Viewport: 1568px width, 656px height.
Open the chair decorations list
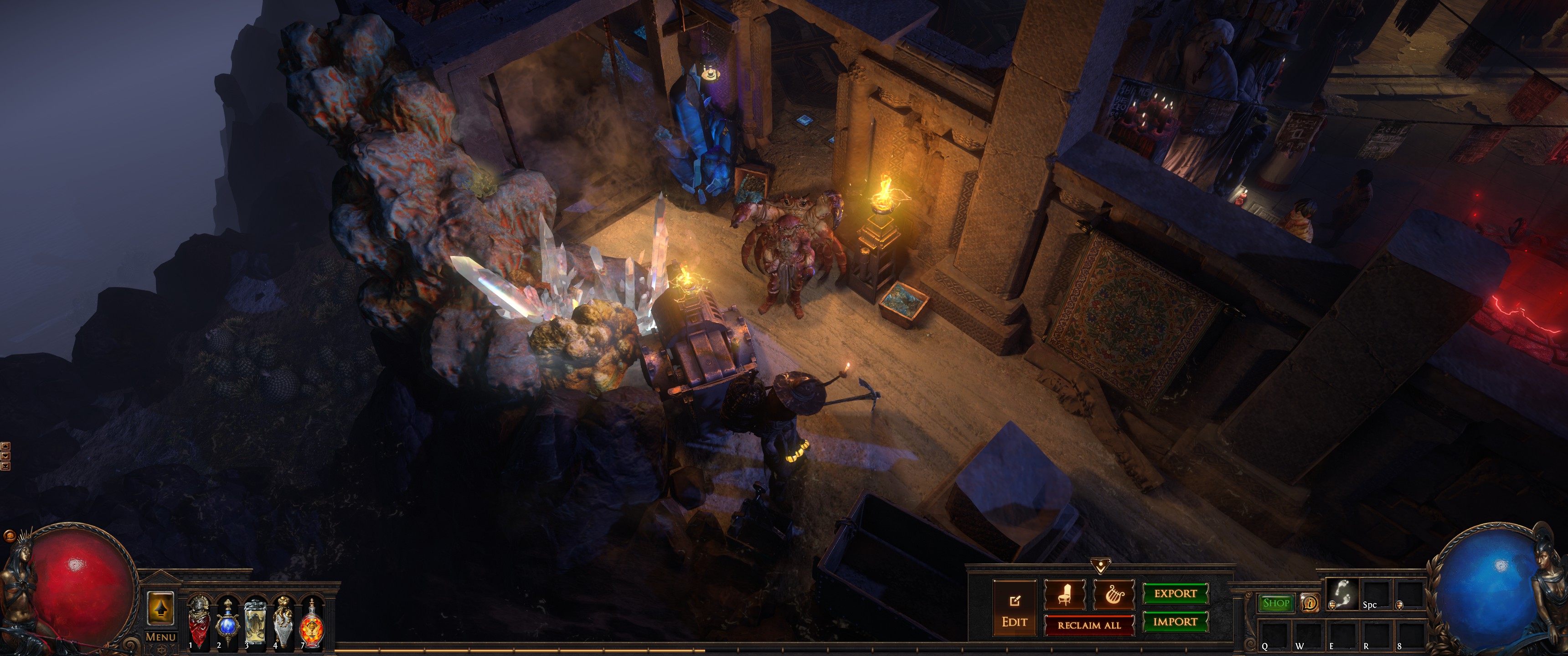tap(1065, 594)
